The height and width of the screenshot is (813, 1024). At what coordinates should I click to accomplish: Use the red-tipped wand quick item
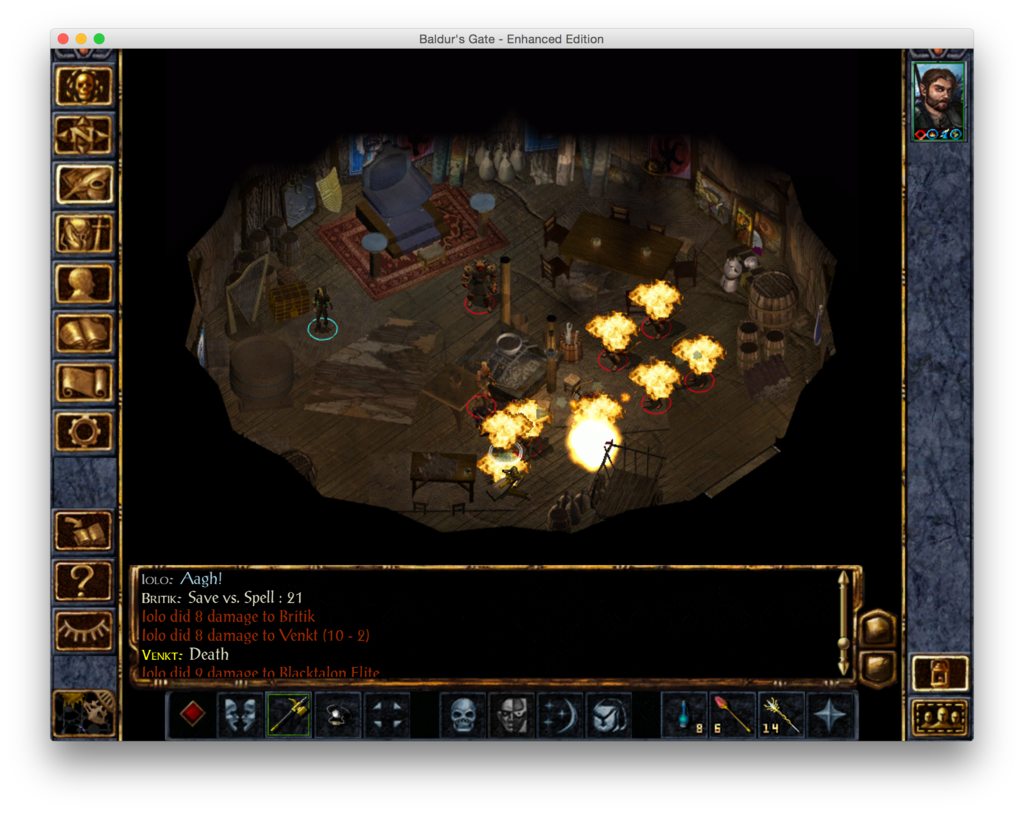click(733, 714)
